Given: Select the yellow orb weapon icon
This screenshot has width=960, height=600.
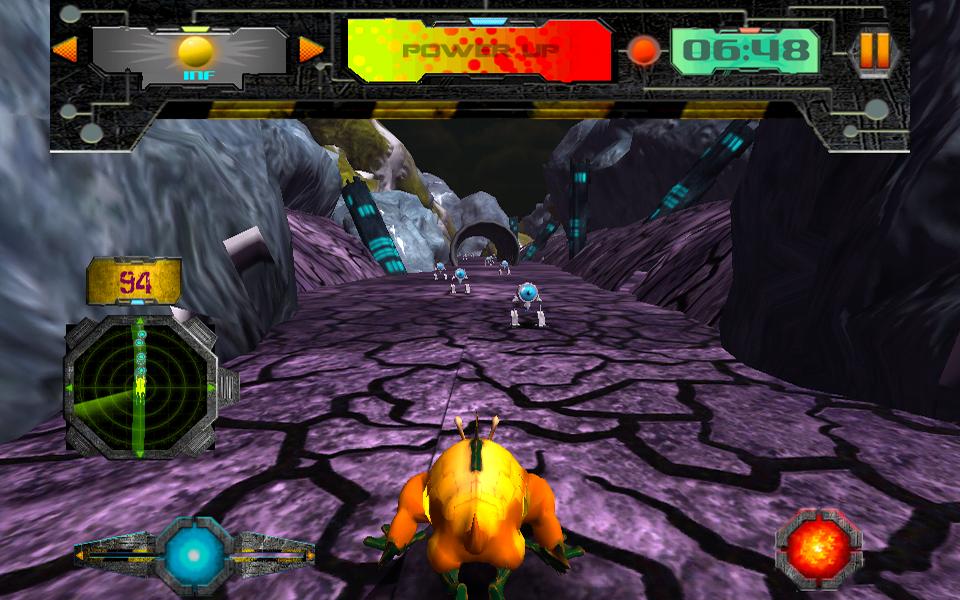Looking at the screenshot, I should (x=195, y=51).
